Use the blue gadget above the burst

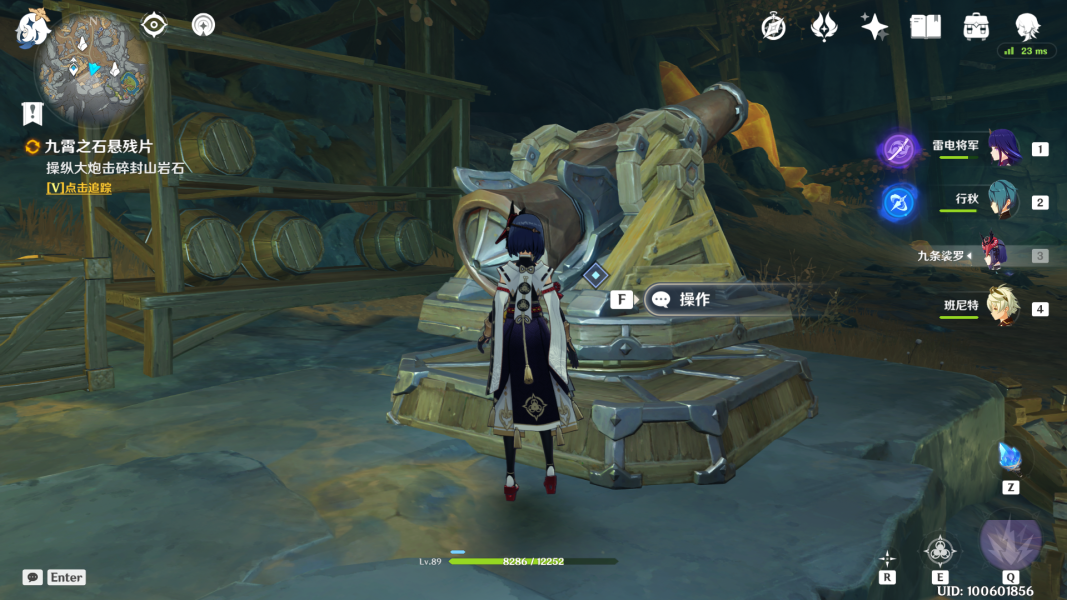[1010, 458]
